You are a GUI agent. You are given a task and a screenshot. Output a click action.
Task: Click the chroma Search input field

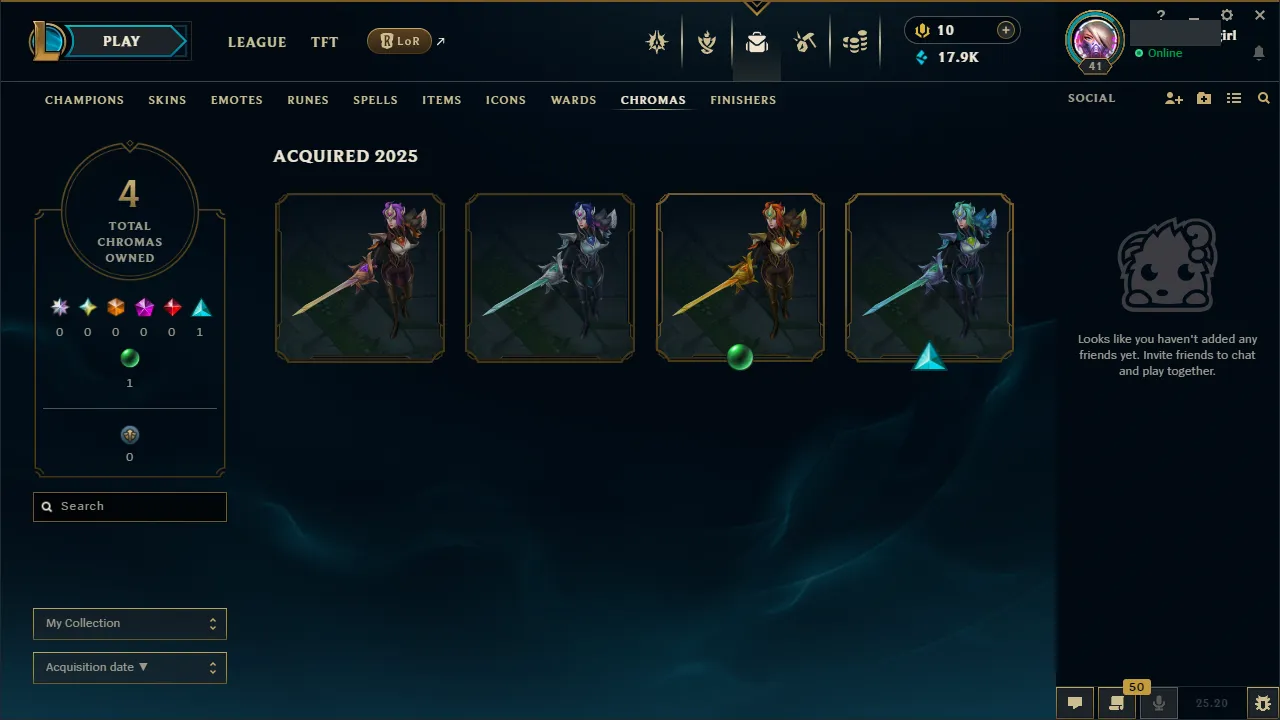coord(129,506)
